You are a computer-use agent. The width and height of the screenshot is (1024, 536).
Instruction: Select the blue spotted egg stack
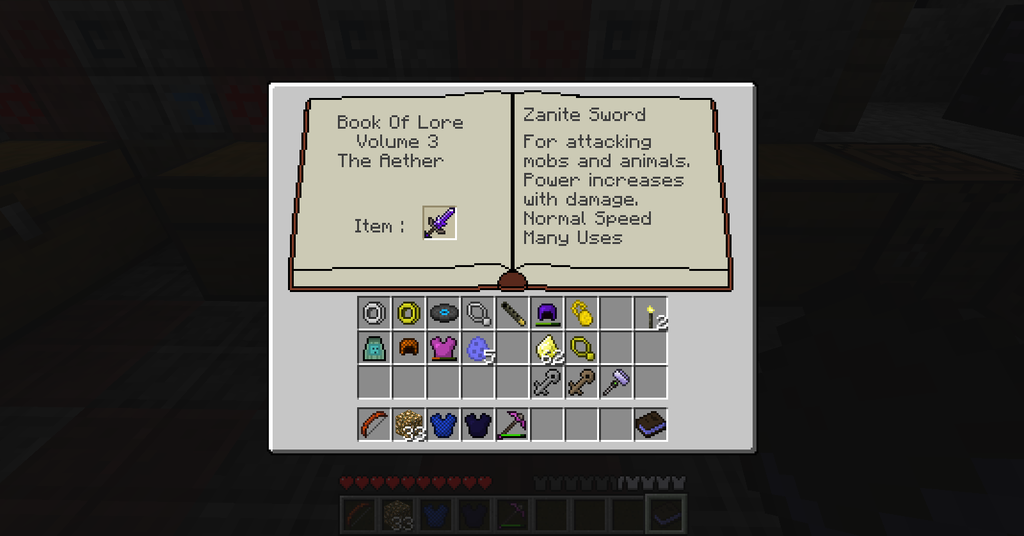[478, 348]
